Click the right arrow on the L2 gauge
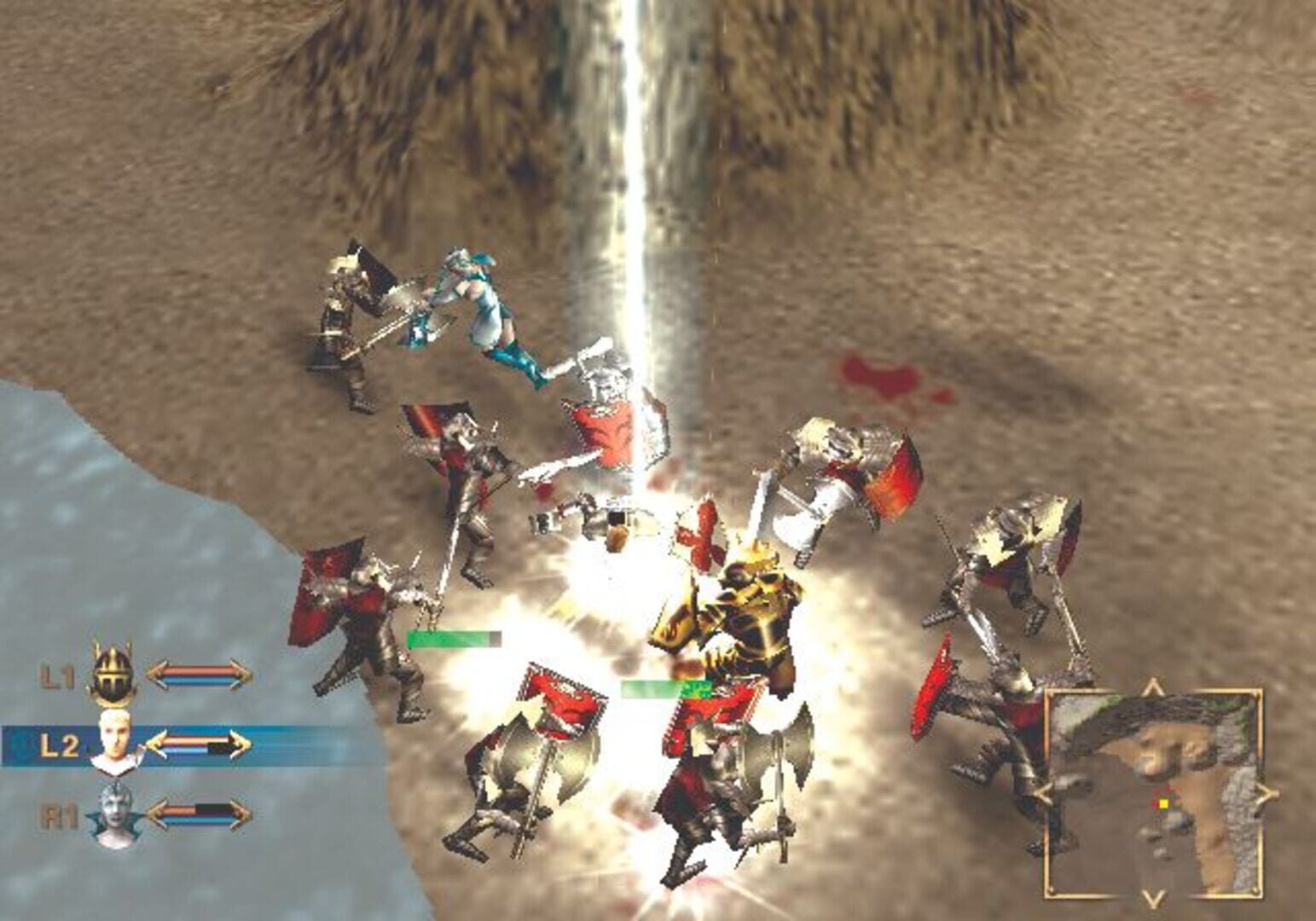The width and height of the screenshot is (1316, 921). coord(241,743)
